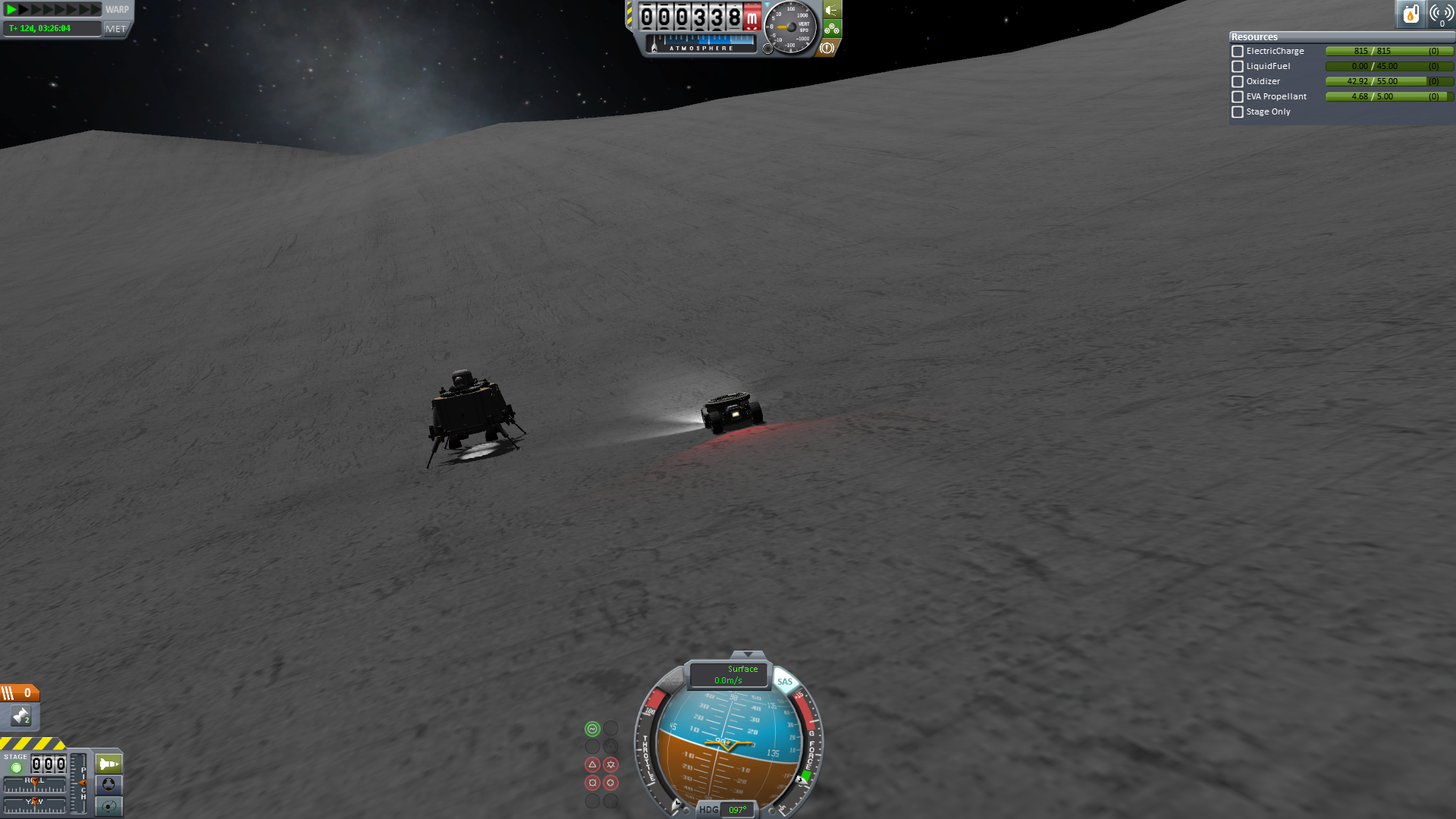Click the green time warp play arrow
This screenshot has height=819, width=1456.
click(11, 9)
